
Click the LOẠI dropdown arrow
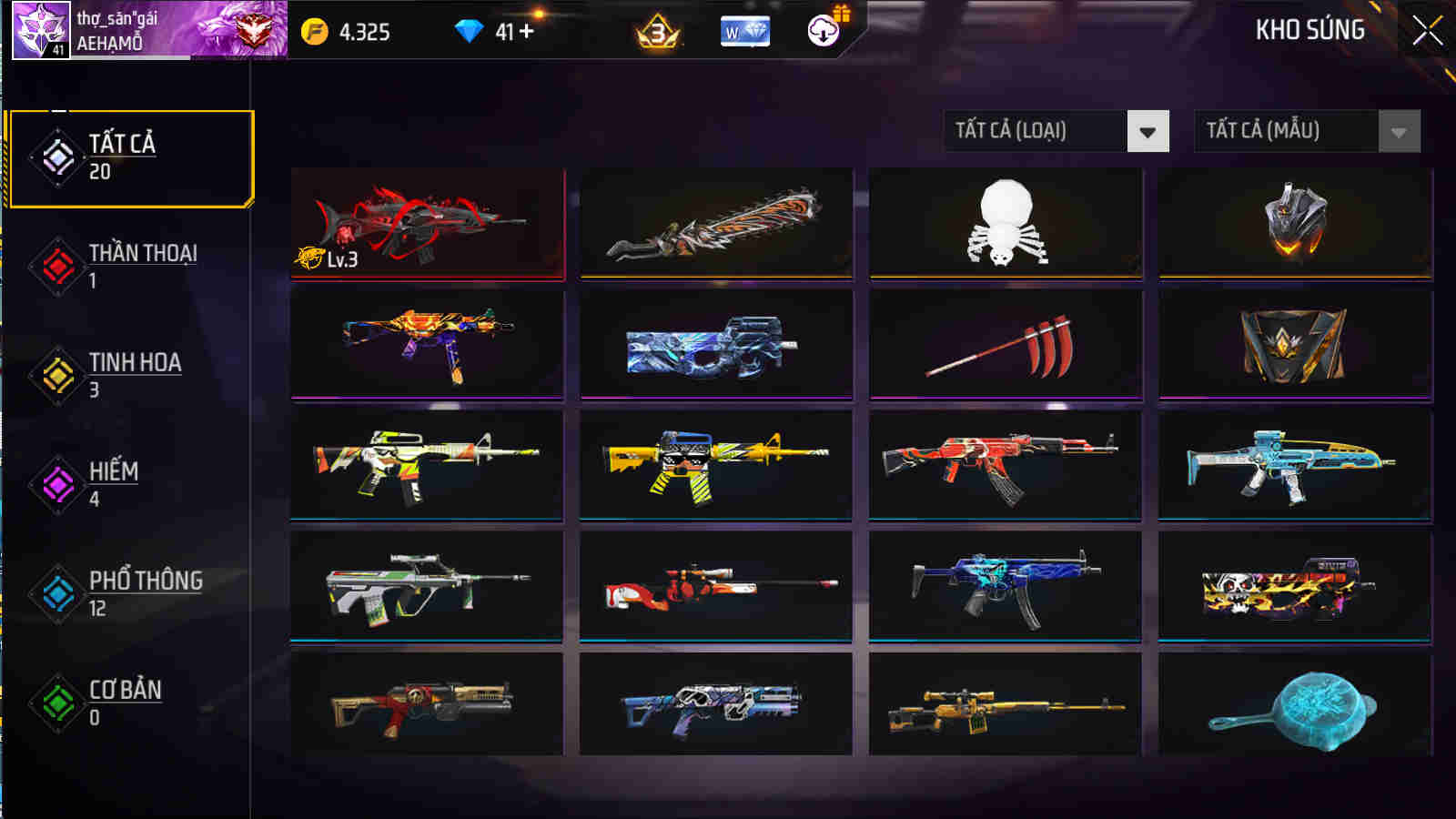pos(1148,131)
